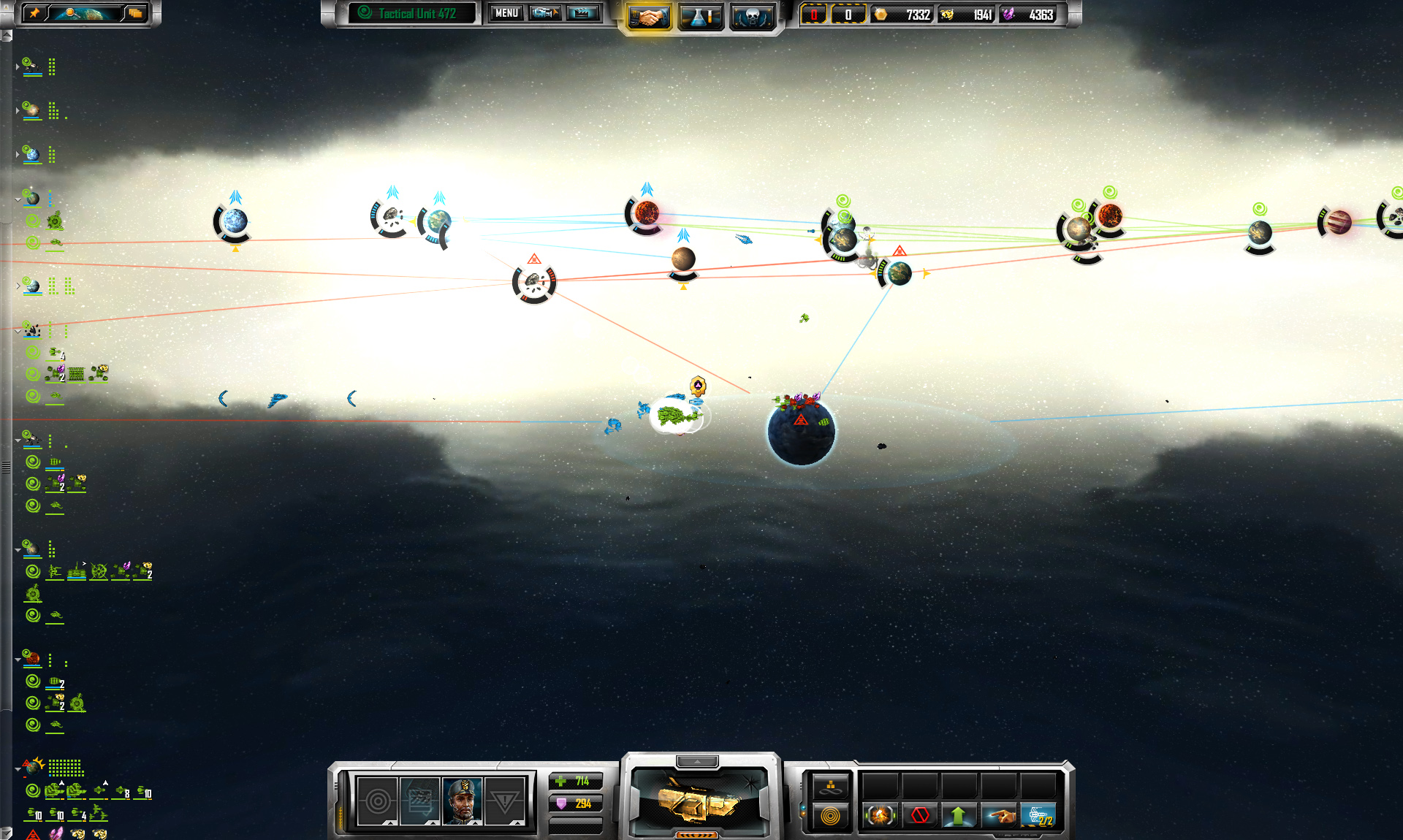Toggle the orange spiral rings button

[x=831, y=816]
